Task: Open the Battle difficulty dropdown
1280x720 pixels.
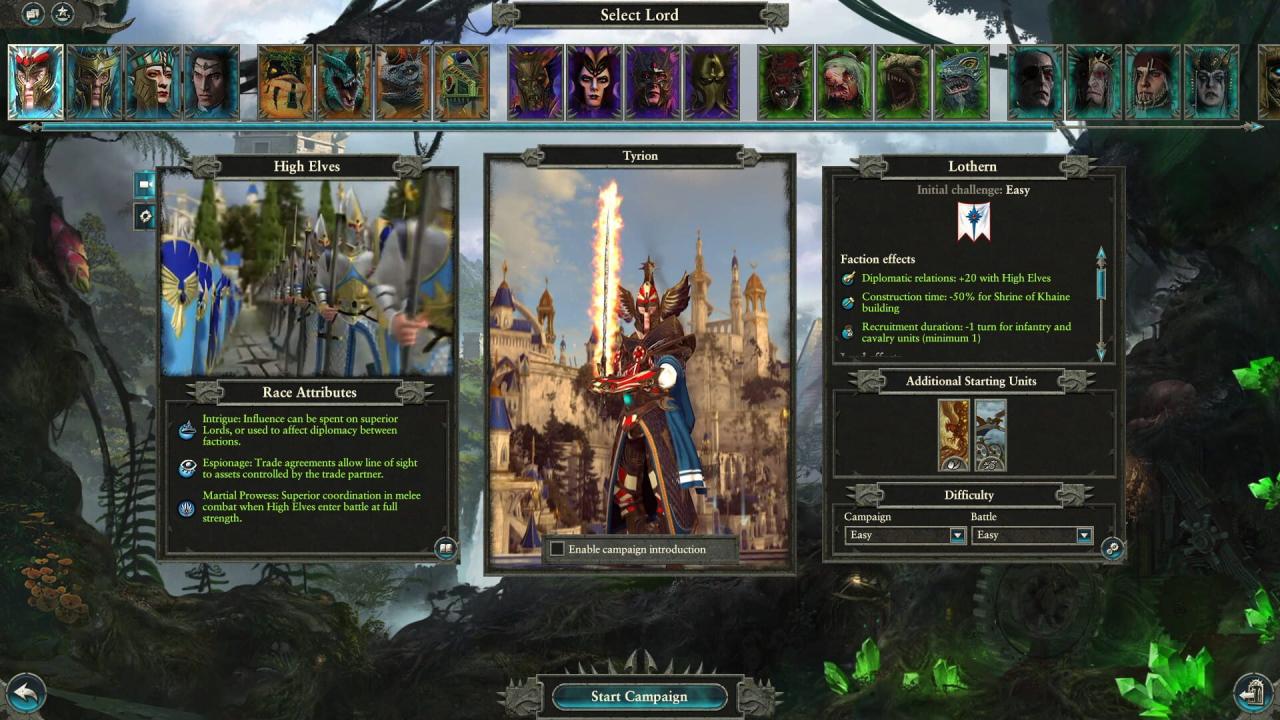Action: point(1083,535)
